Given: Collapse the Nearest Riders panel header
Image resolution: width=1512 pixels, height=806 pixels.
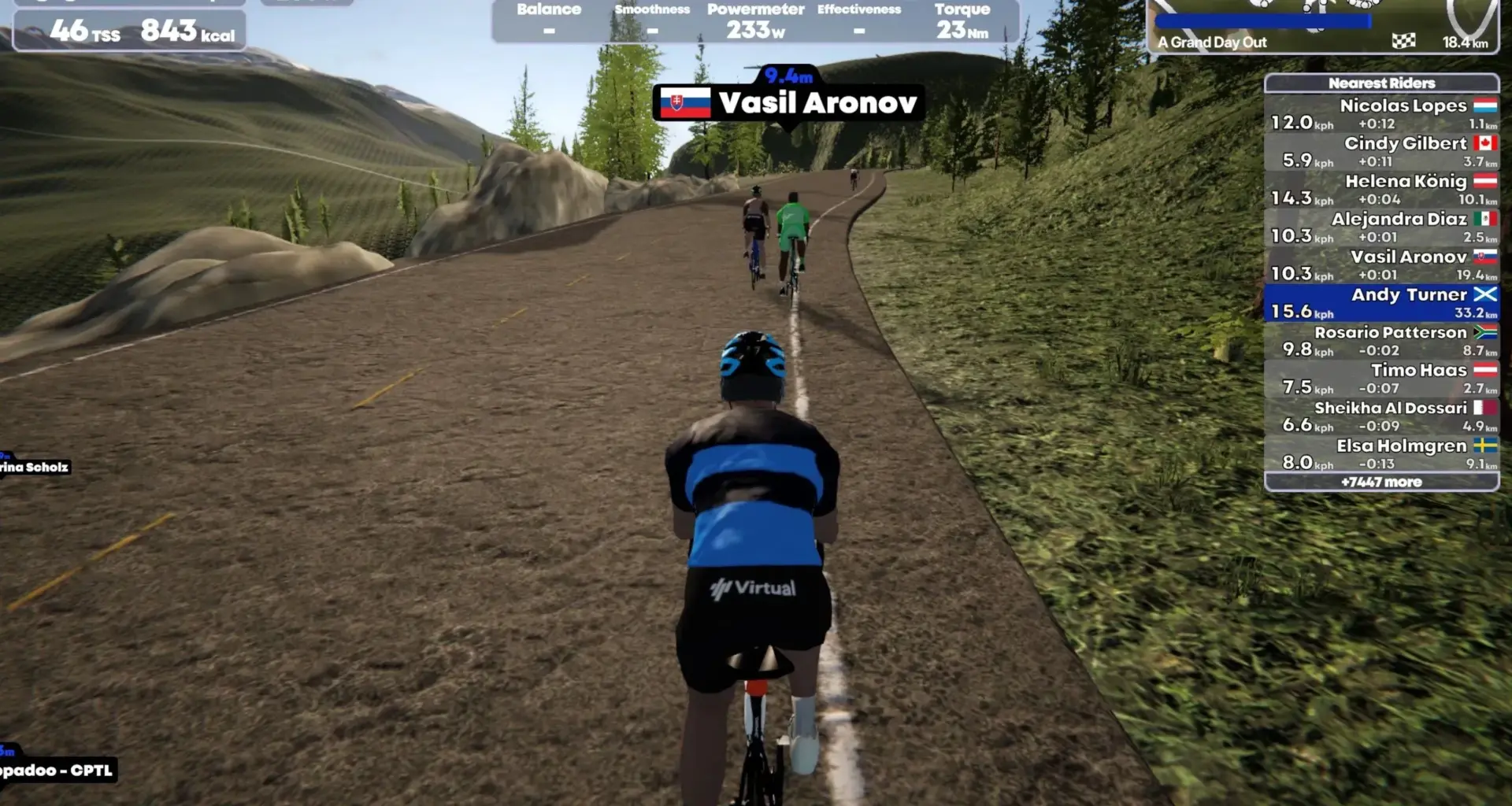Looking at the screenshot, I should 1382,83.
